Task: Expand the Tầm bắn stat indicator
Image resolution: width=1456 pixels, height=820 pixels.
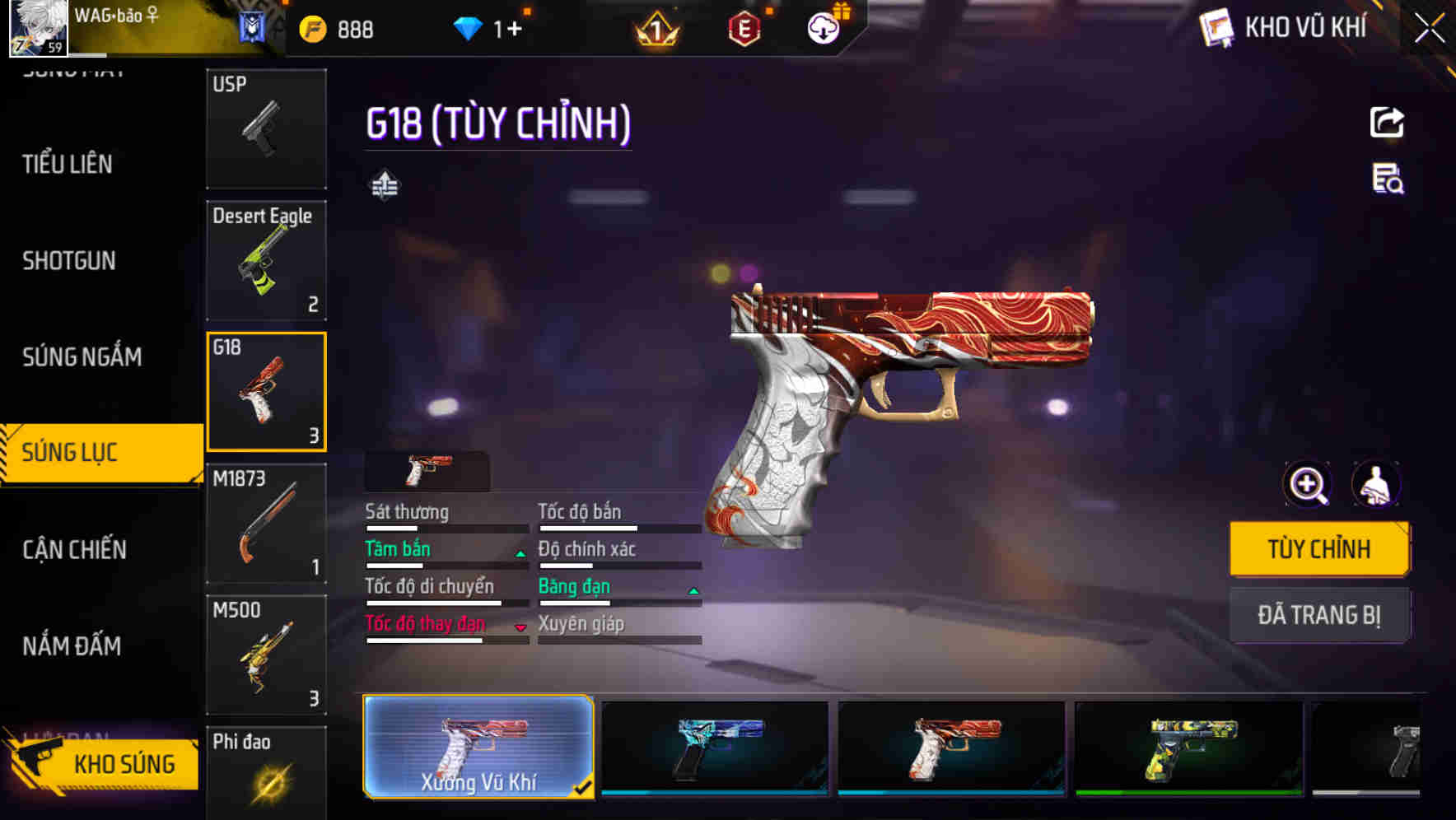Action: point(520,553)
